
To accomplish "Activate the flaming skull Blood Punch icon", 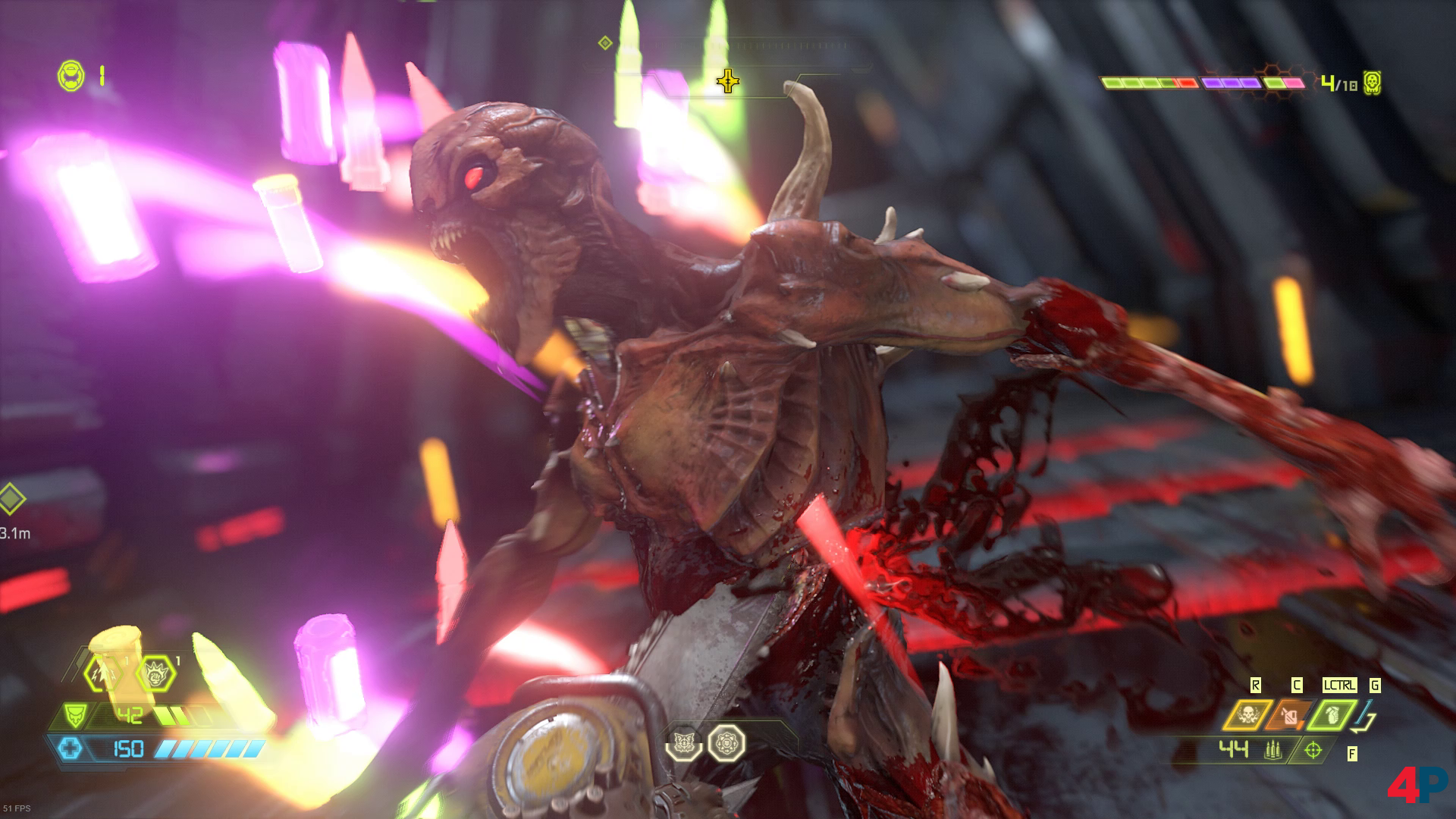I will pyautogui.click(x=1246, y=716).
